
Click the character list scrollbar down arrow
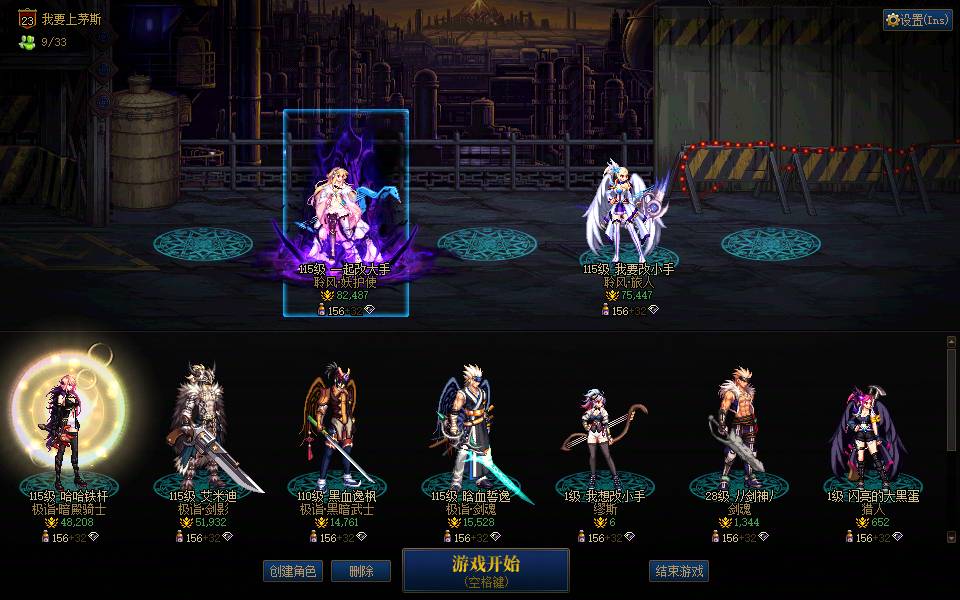951,537
